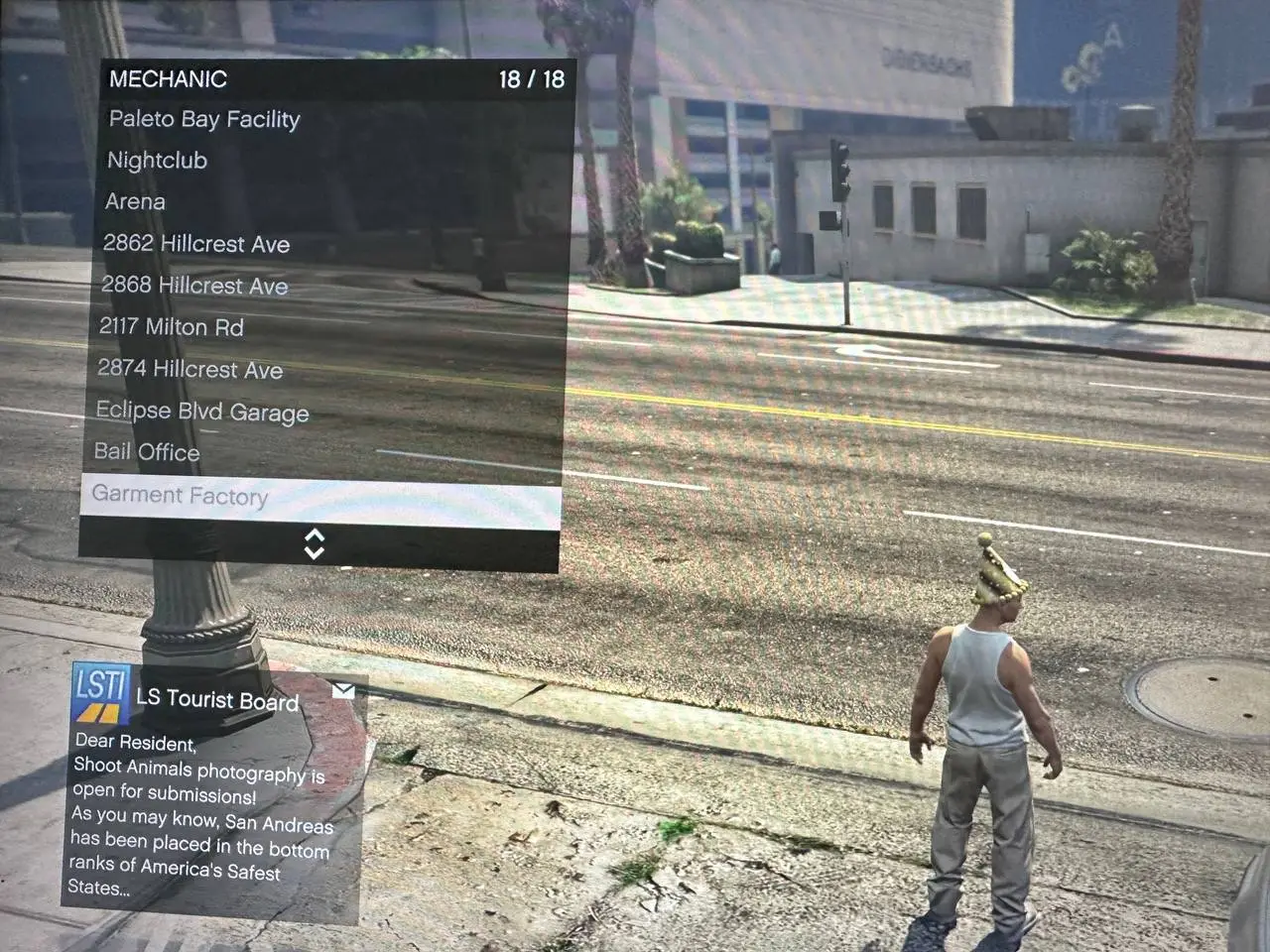Screen dimensions: 1270x952
Task: Select Bail Office from the mechanic list
Action: click(x=149, y=452)
